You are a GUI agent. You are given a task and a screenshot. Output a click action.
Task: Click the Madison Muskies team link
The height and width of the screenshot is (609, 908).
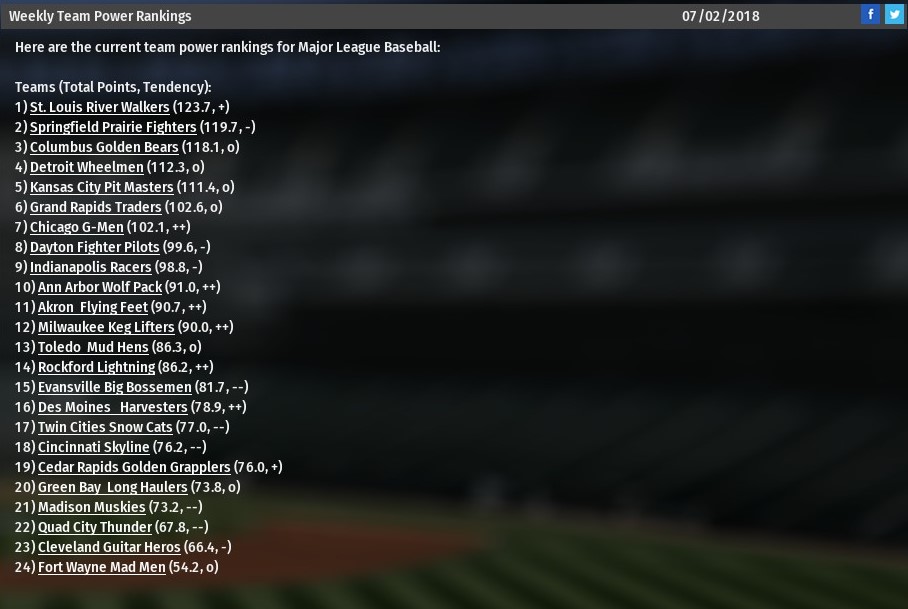92,507
